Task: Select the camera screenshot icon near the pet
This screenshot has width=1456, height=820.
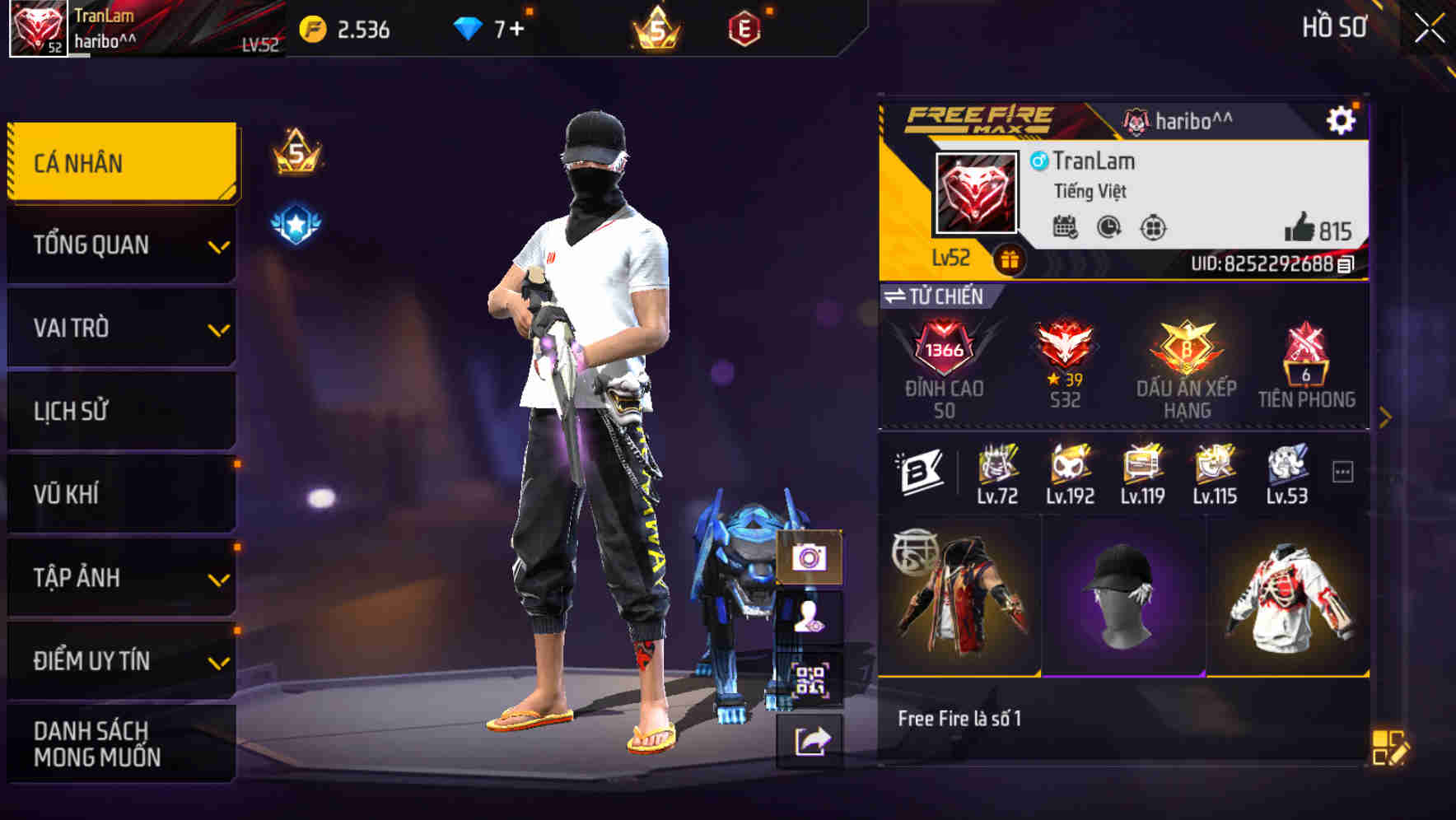Action: coord(810,559)
